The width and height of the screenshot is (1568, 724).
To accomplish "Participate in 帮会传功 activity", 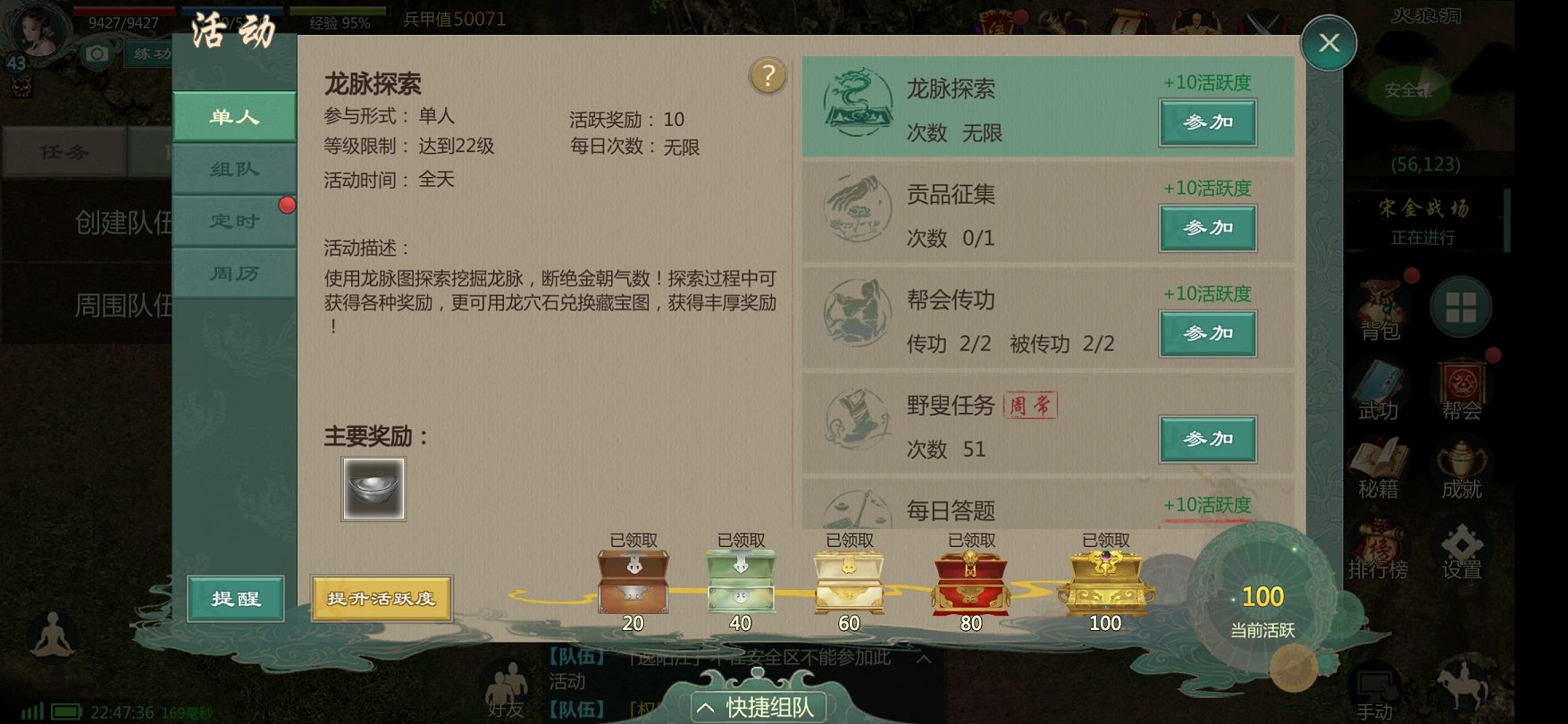I will click(1208, 333).
